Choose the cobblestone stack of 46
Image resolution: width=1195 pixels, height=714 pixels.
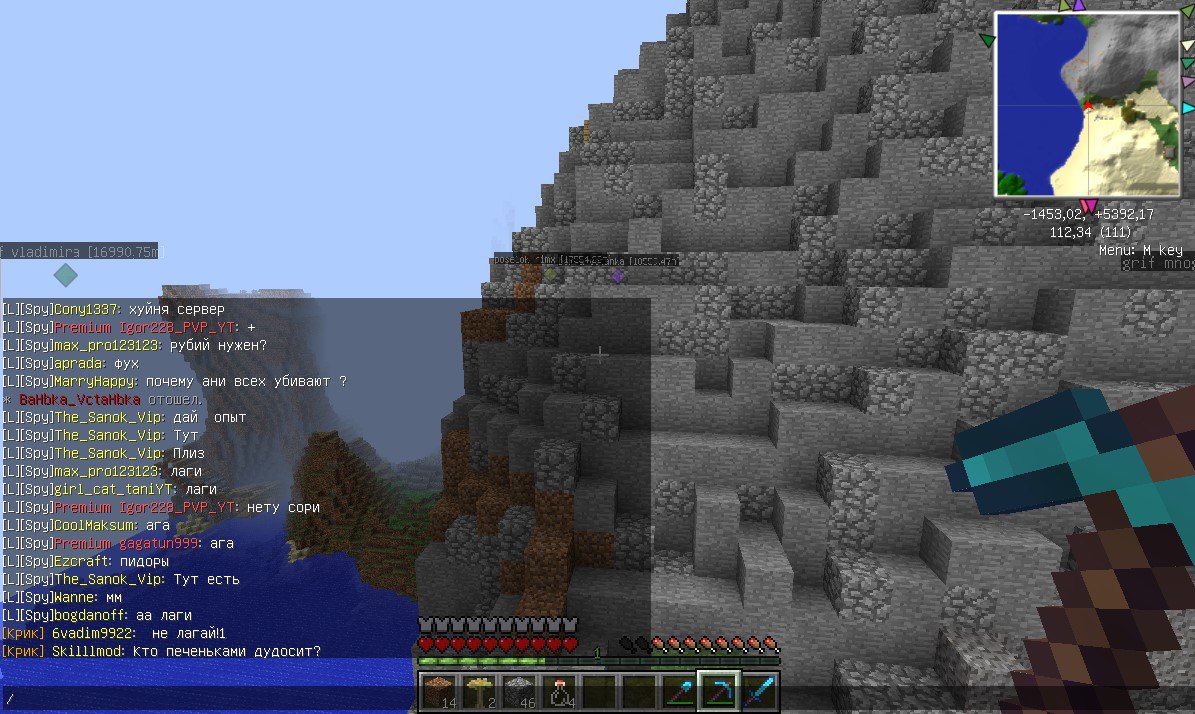pos(518,690)
